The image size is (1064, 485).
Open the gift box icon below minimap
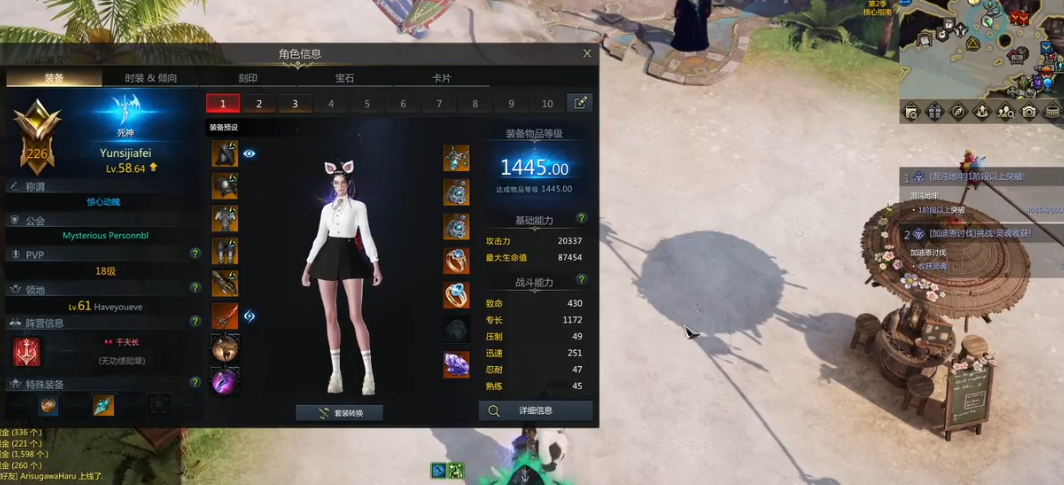point(935,111)
